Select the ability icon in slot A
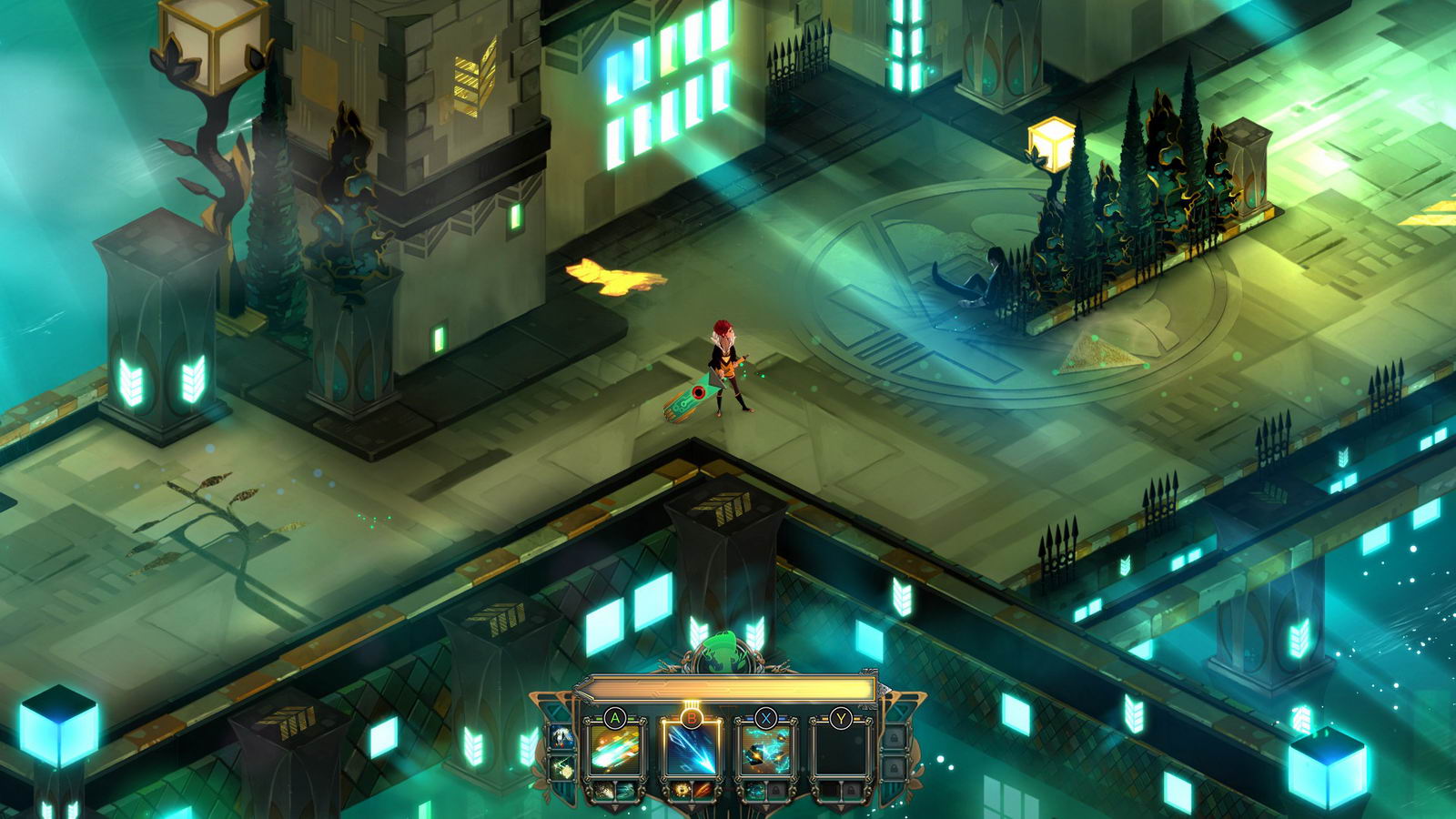This screenshot has width=1456, height=819. pyautogui.click(x=613, y=749)
